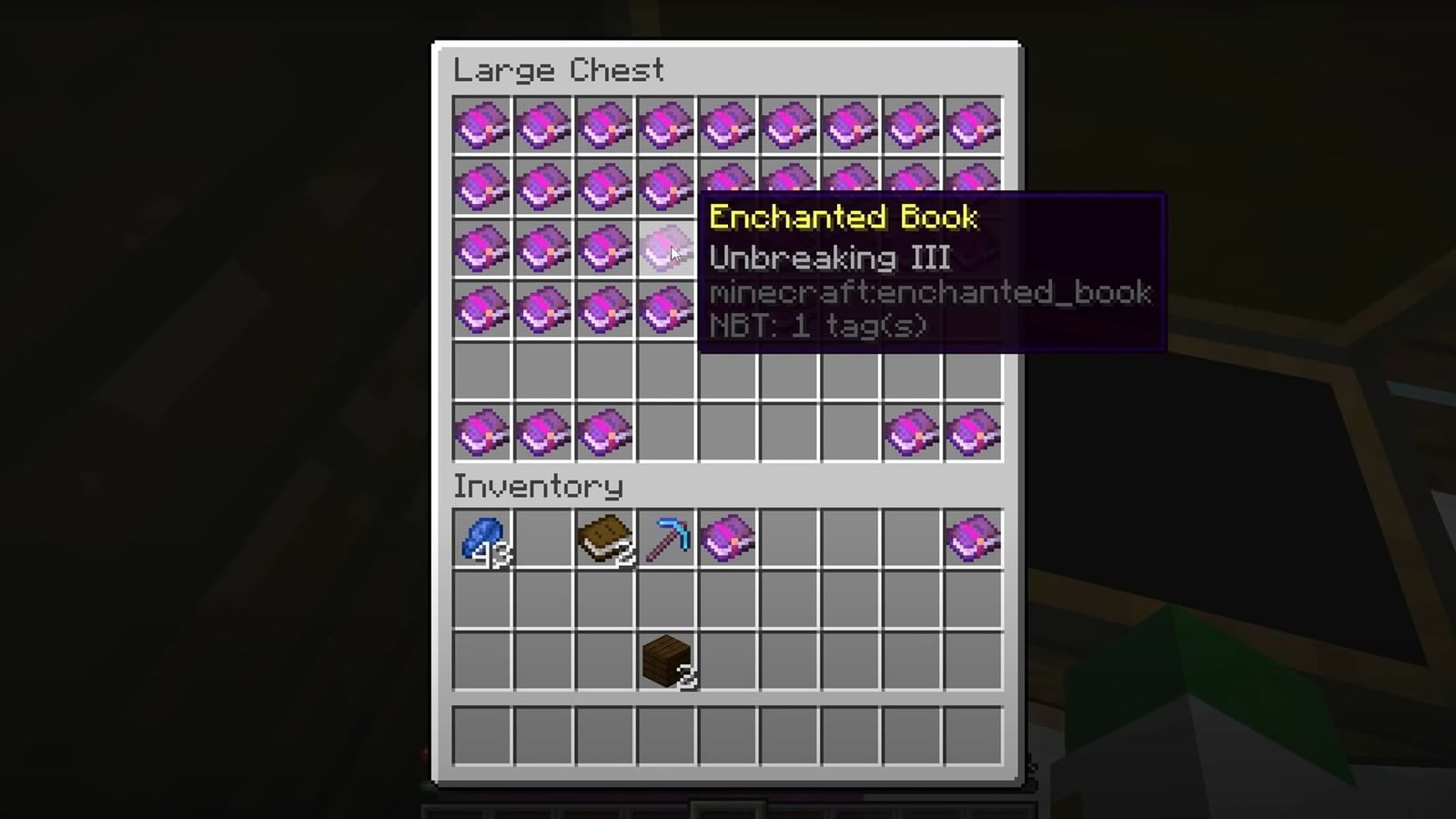Grab the second enchanted book in the top chest row
1456x819 pixels.
click(x=542, y=126)
